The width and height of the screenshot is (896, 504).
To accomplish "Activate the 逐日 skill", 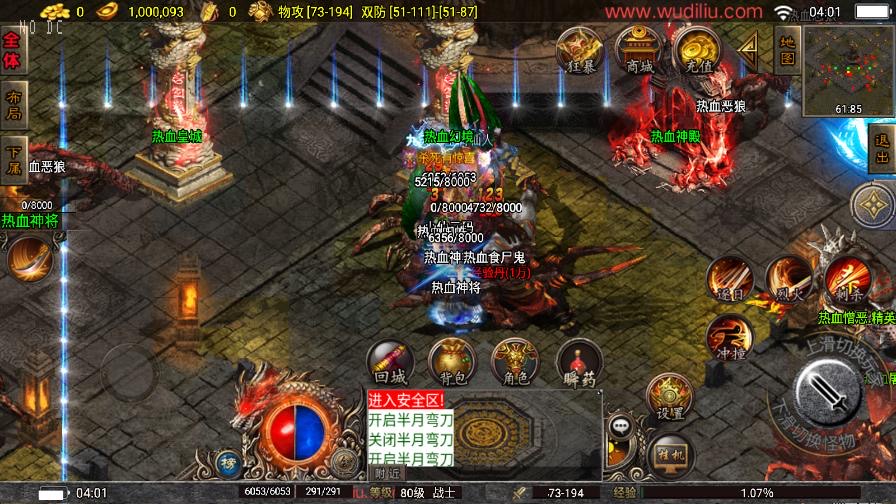I will 730,279.
